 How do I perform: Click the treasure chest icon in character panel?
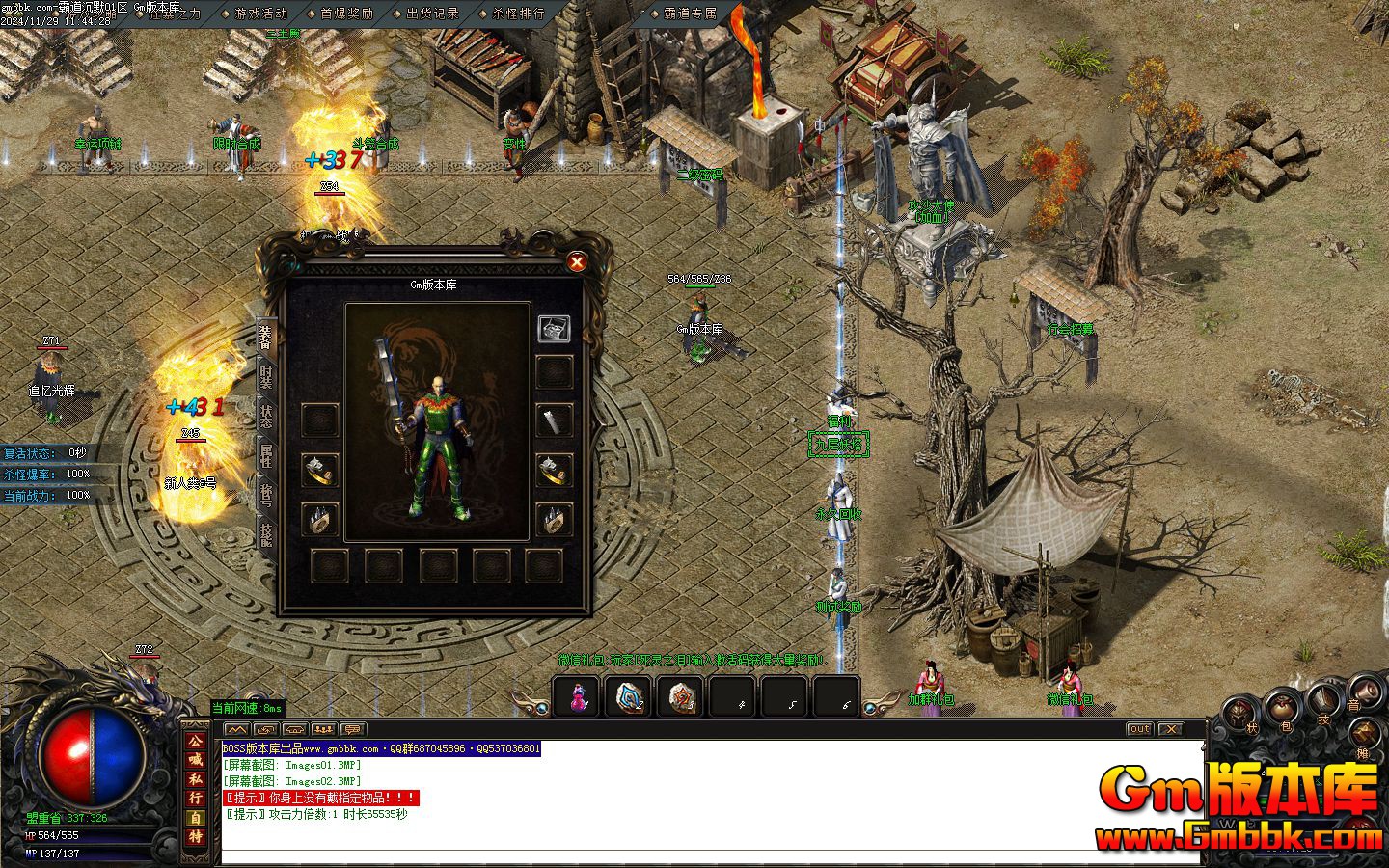(x=554, y=328)
